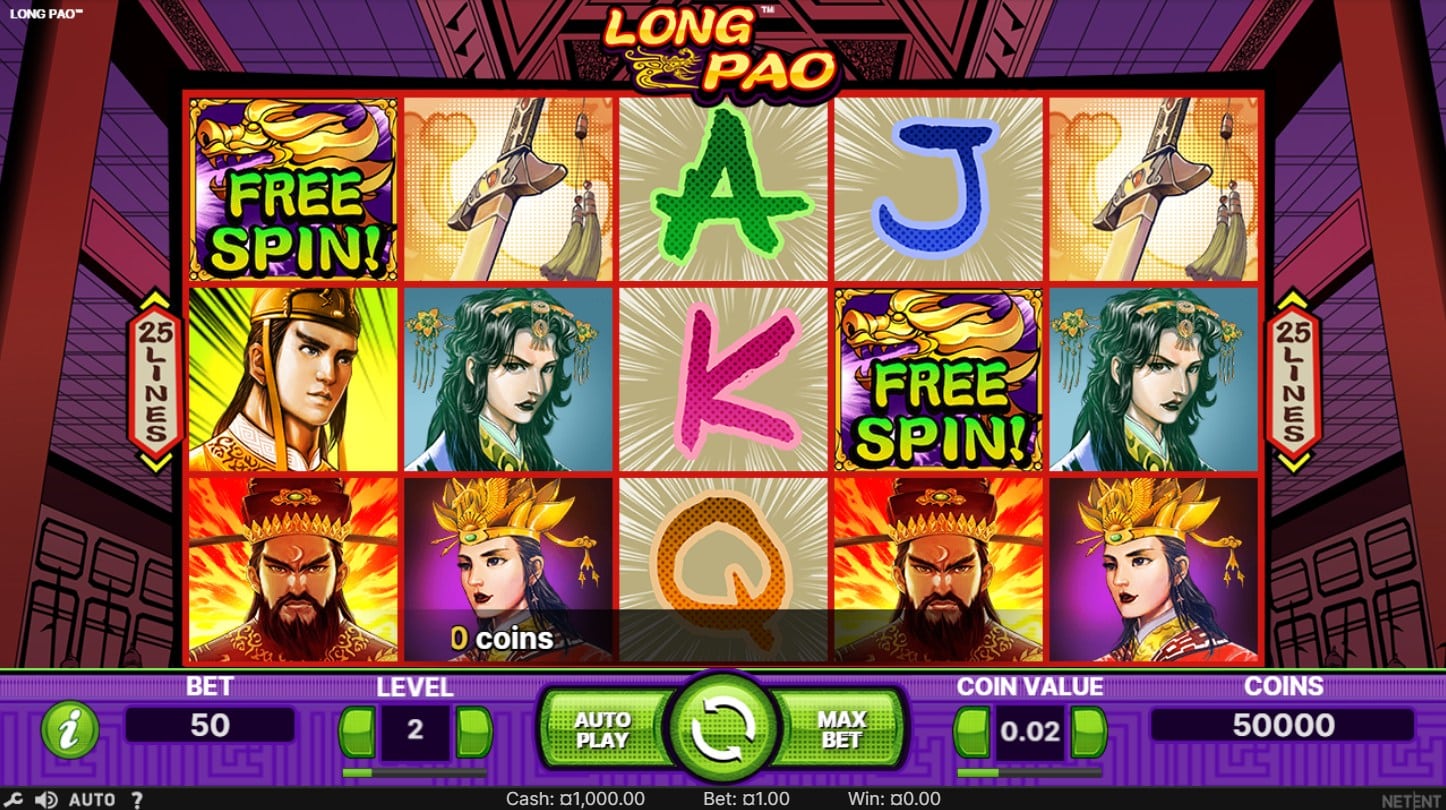
Task: Open the Auto Play options
Action: click(602, 731)
